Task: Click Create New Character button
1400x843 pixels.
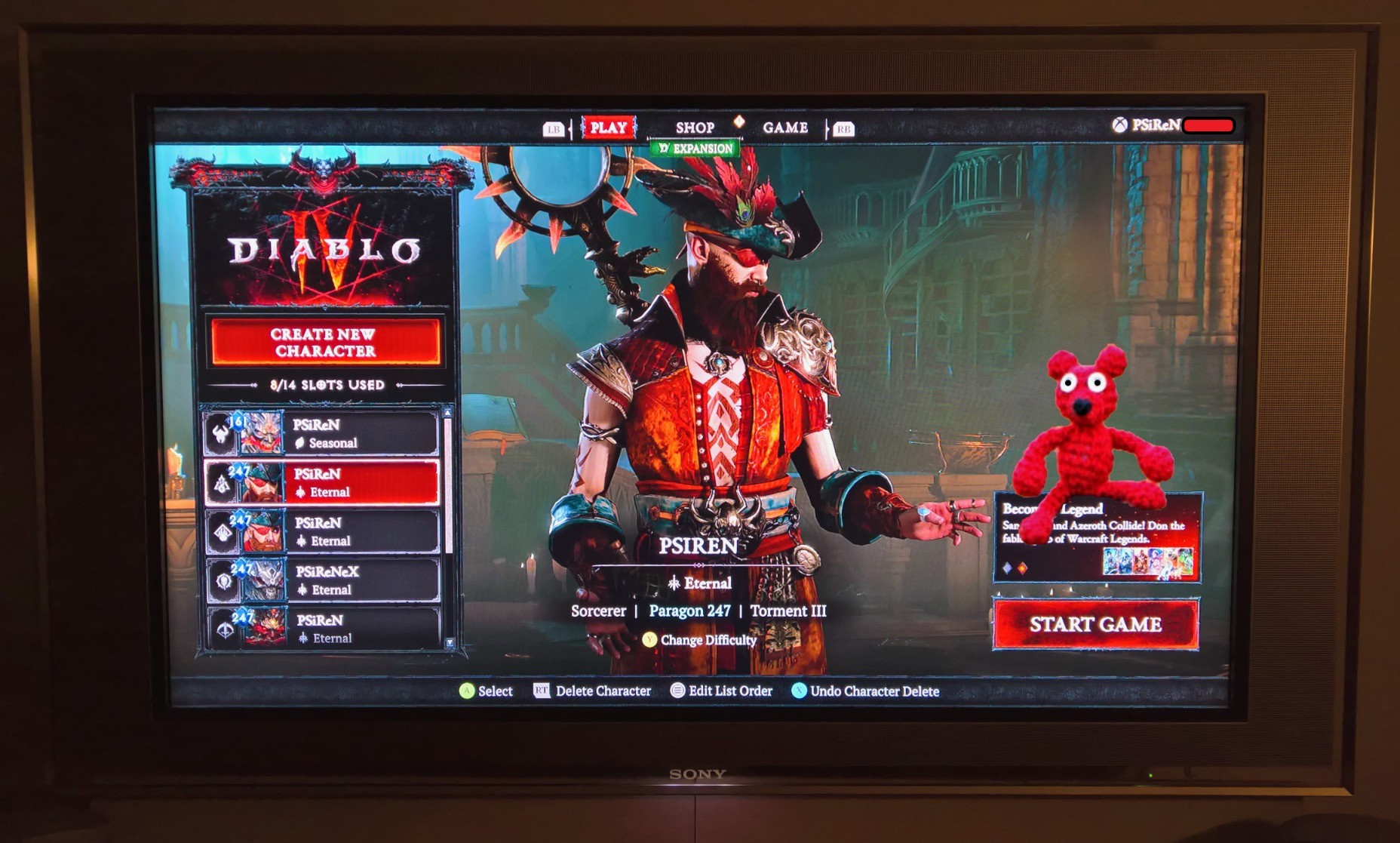Action: [x=324, y=343]
